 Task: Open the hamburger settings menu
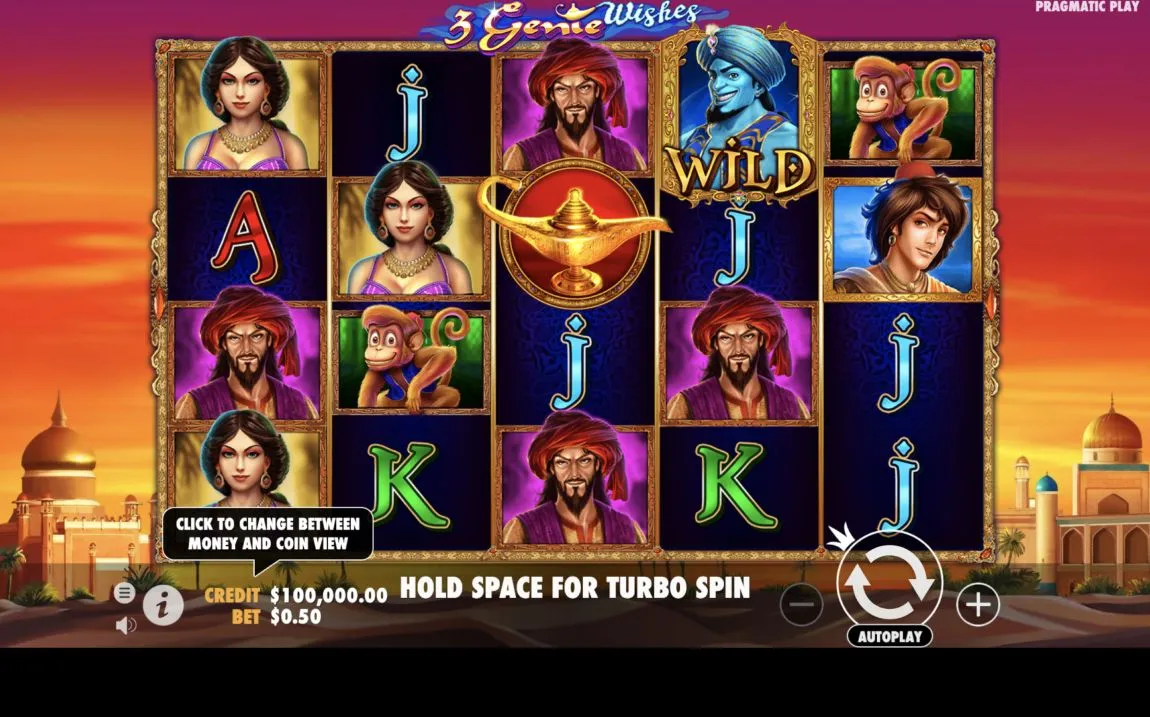tap(124, 593)
